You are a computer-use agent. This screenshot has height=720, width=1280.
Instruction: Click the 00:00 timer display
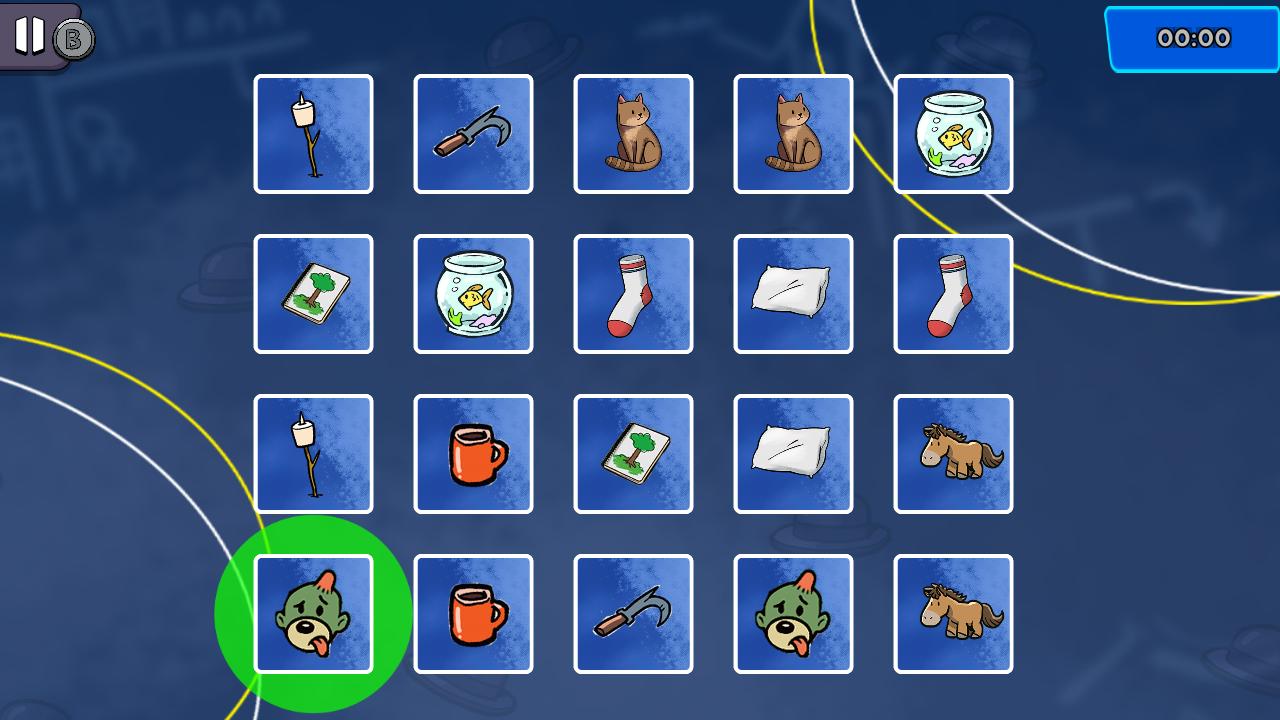click(x=1191, y=39)
